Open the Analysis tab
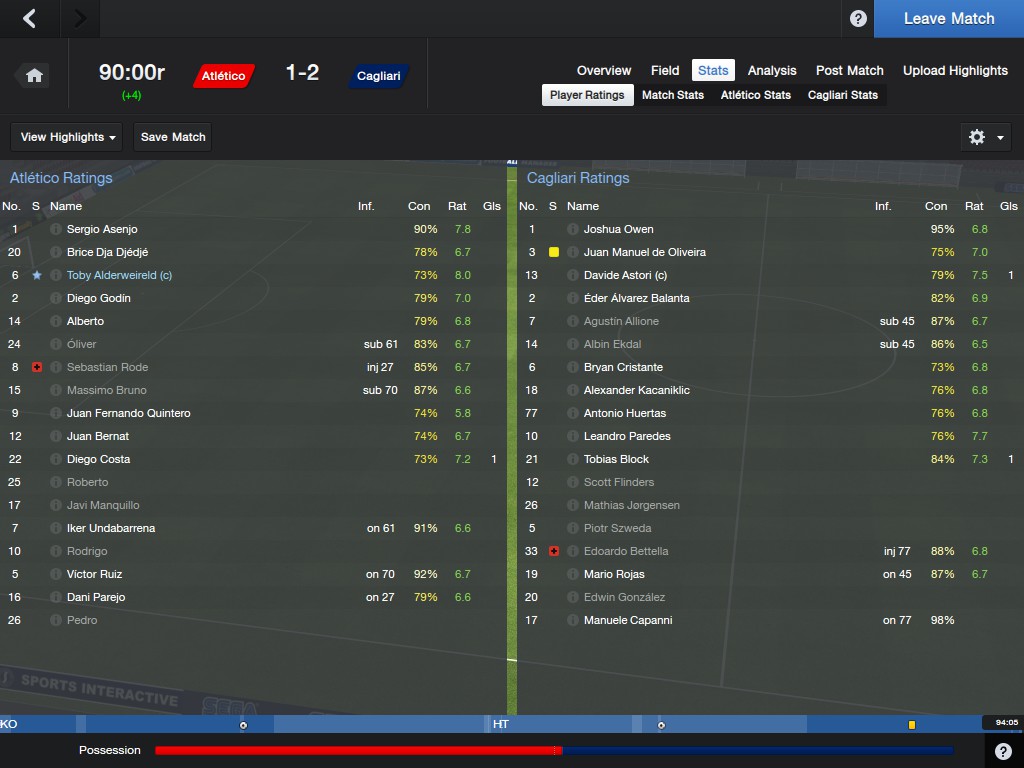1024x768 pixels. [772, 70]
